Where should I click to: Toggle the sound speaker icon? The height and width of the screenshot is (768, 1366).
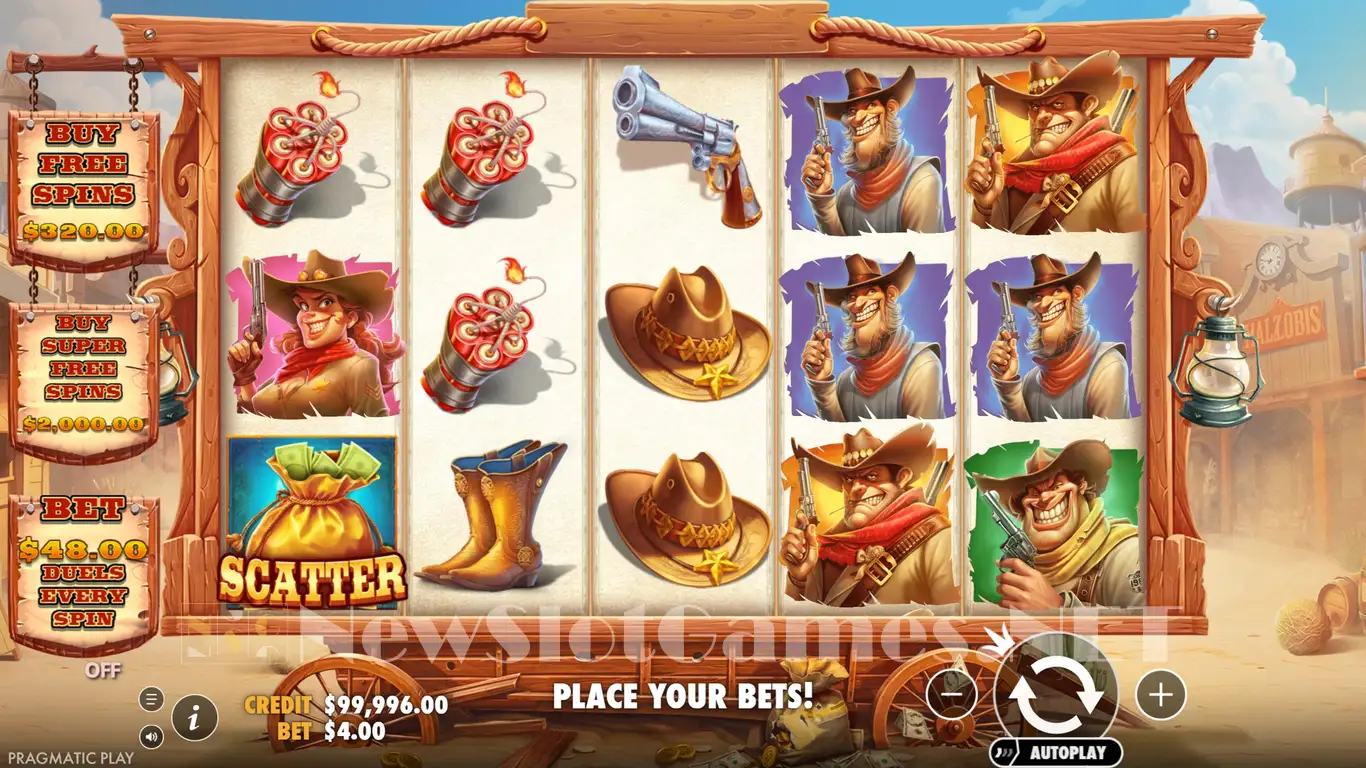(151, 737)
